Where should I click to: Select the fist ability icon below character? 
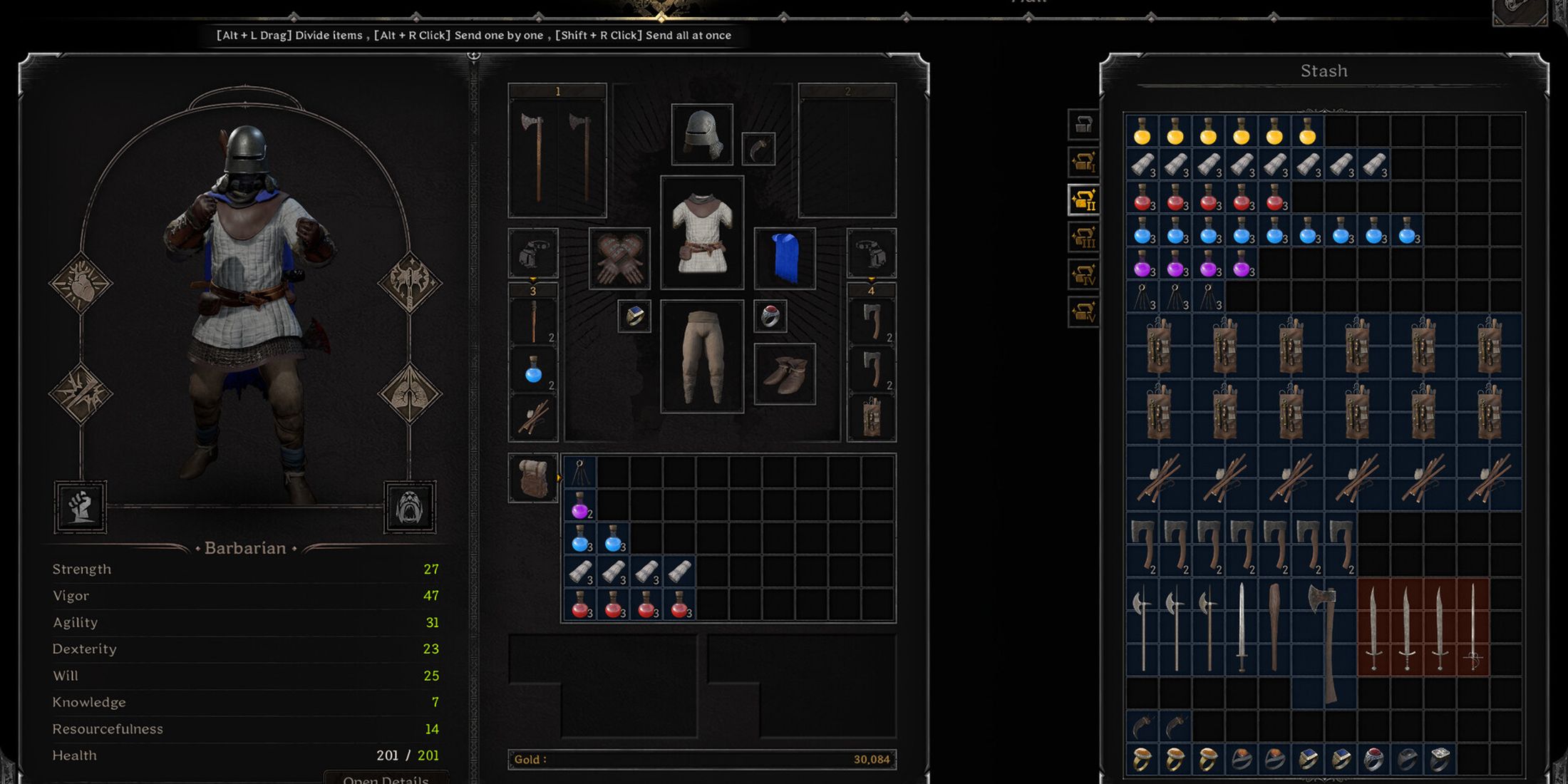(x=81, y=507)
